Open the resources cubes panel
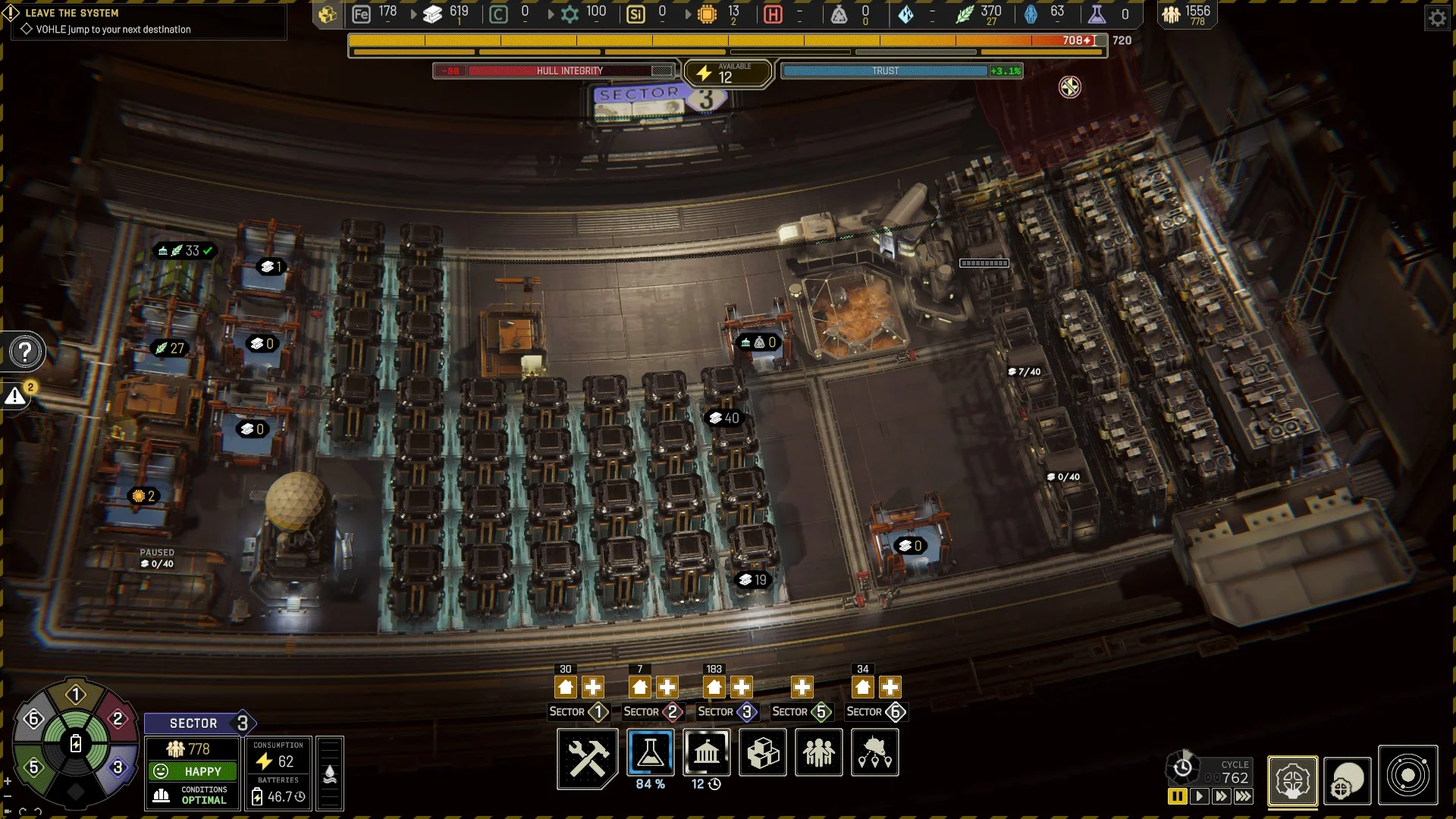The image size is (1456, 819). [763, 753]
